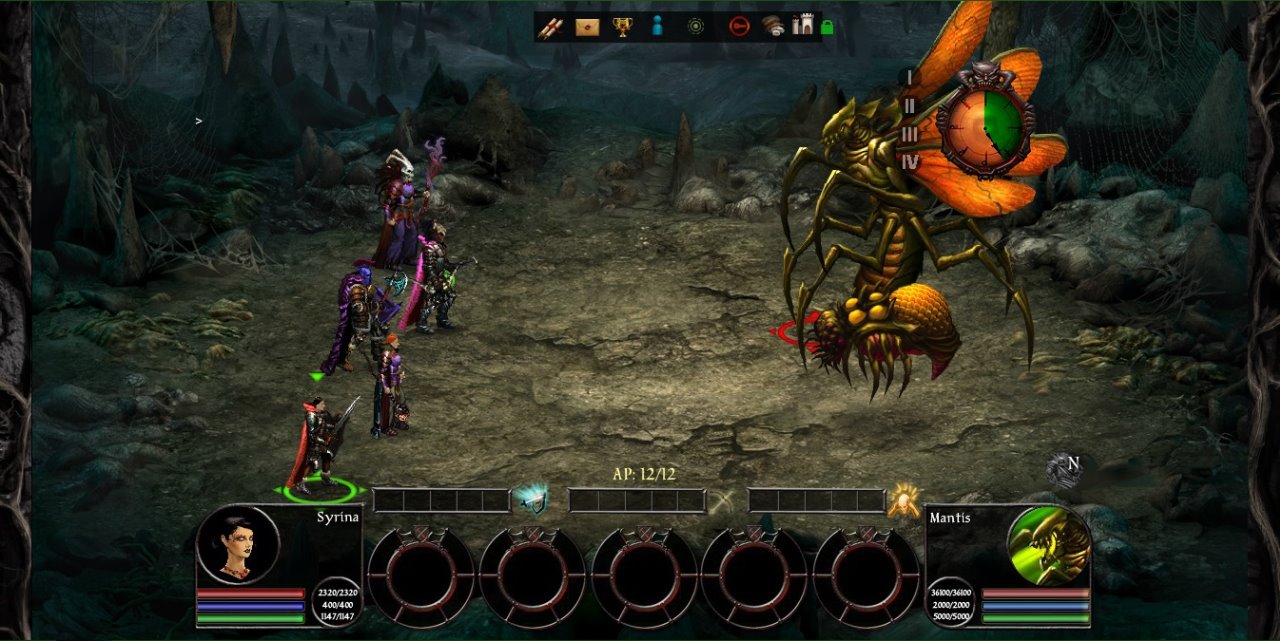Click the blue person figure icon
1280x641 pixels.
(657, 27)
